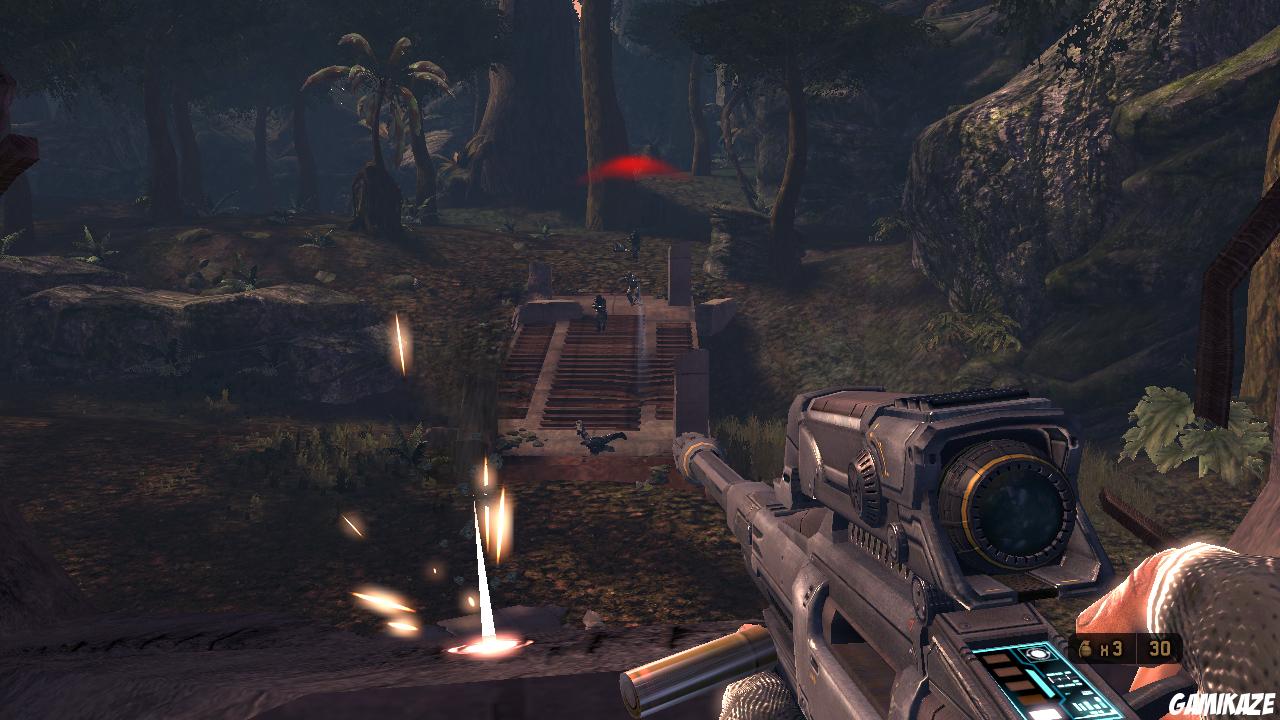
Task: Select the circular emblem on the rifle's display panel
Action: tap(1037, 652)
